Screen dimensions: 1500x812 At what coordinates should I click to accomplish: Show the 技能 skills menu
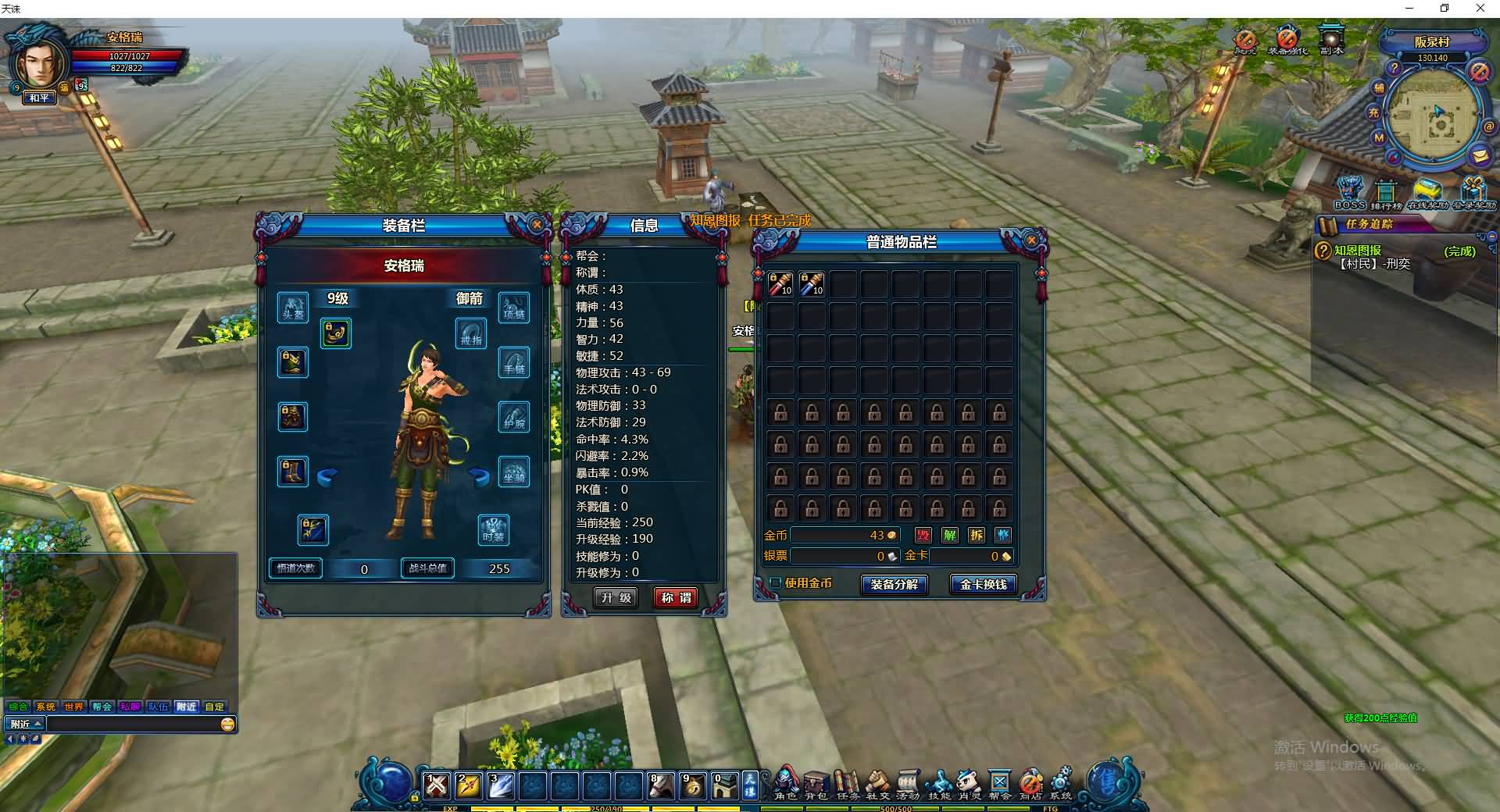939,783
